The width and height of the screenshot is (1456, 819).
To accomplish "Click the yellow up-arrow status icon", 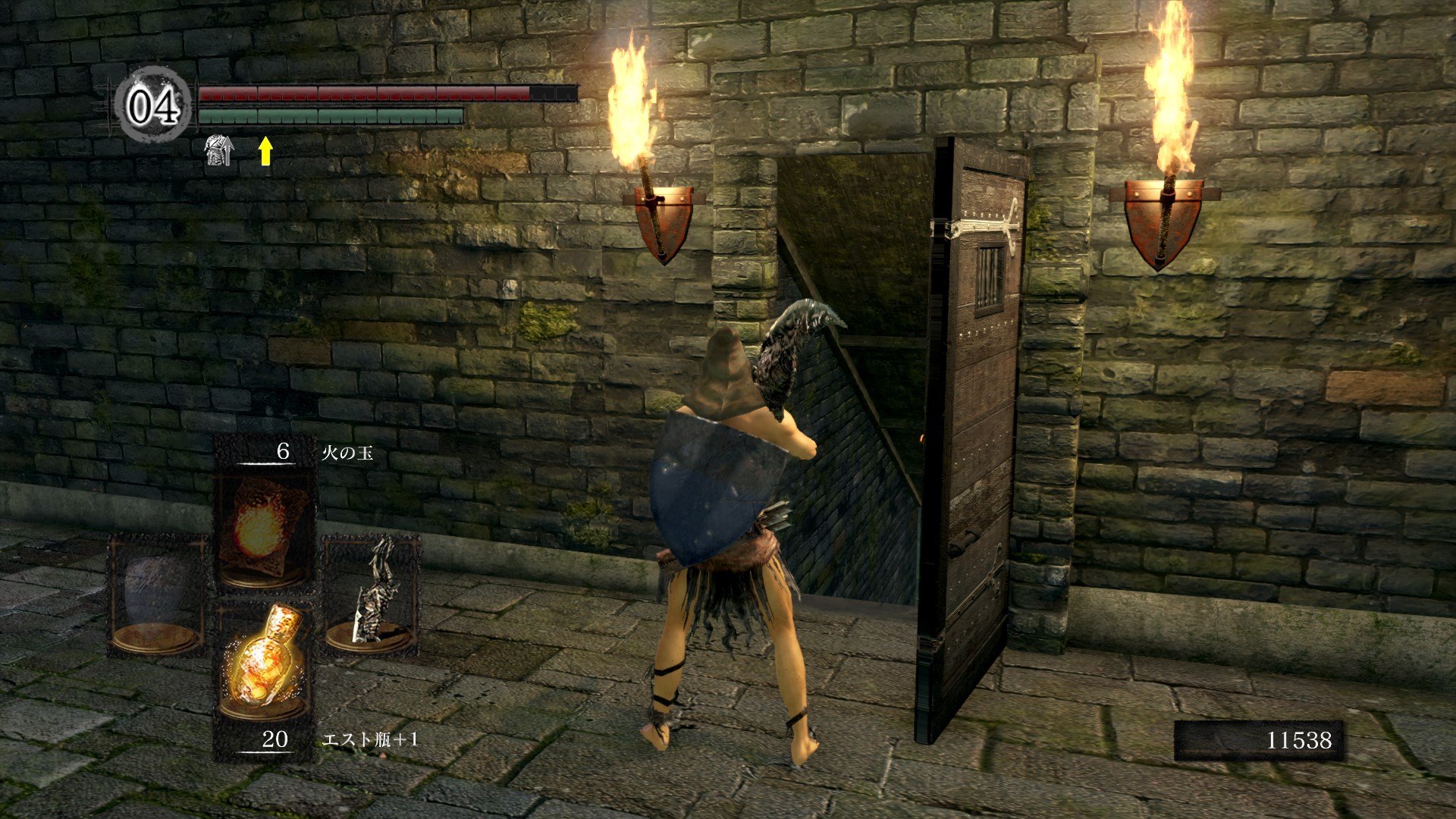I will tap(265, 151).
